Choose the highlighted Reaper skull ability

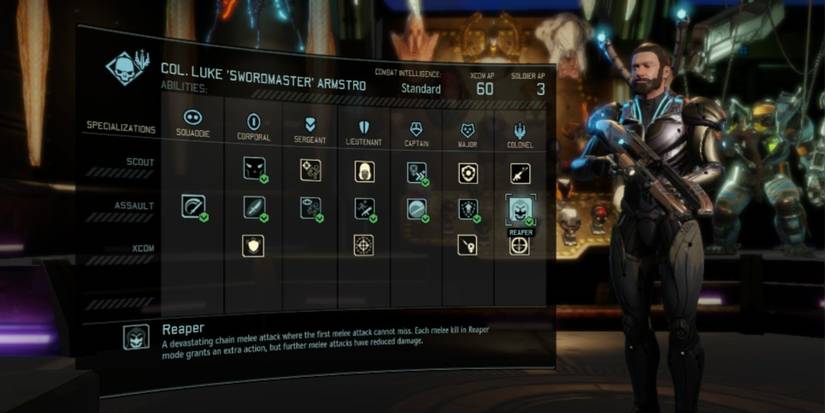[x=519, y=208]
